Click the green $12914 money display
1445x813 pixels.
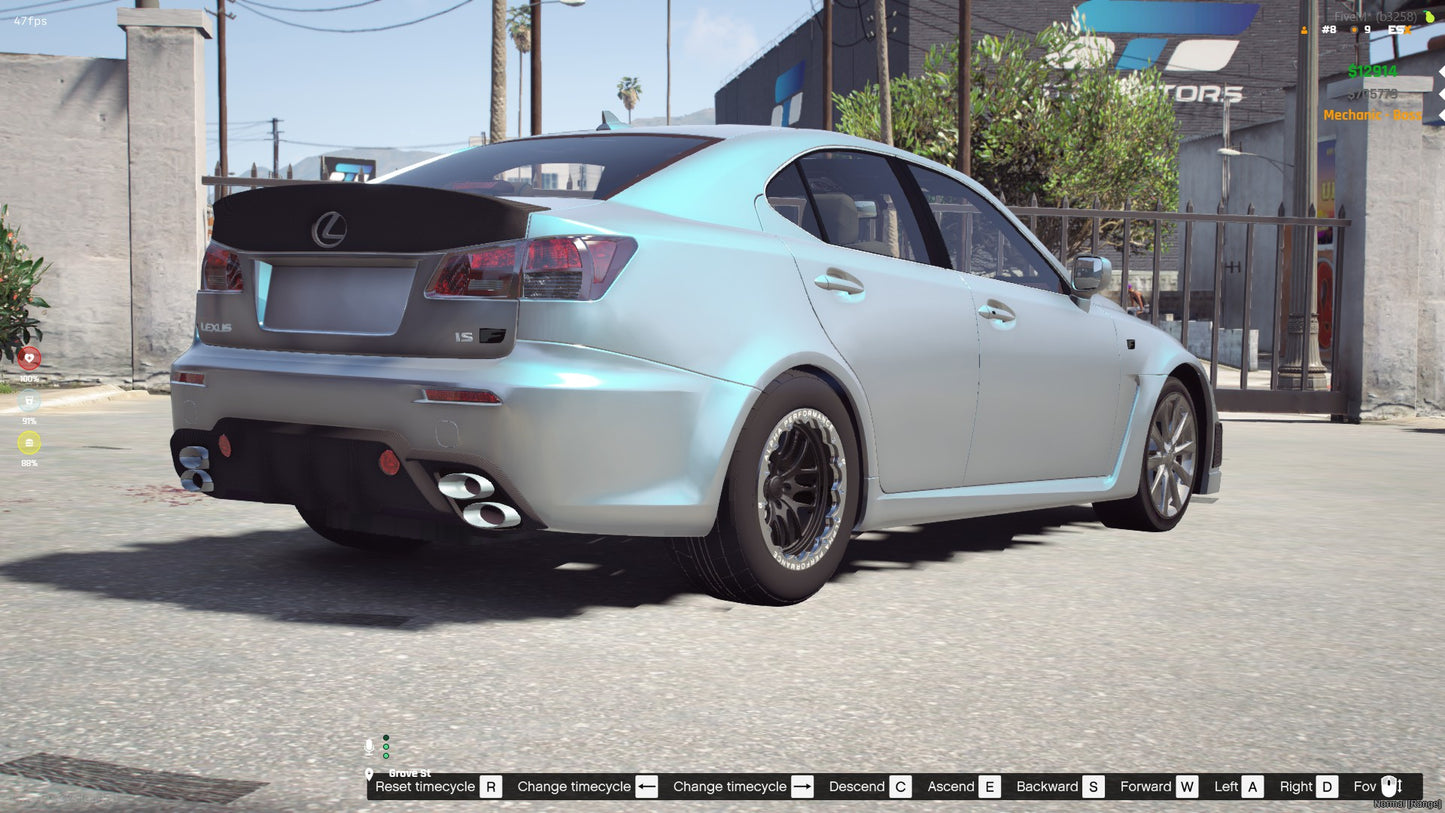(1371, 71)
